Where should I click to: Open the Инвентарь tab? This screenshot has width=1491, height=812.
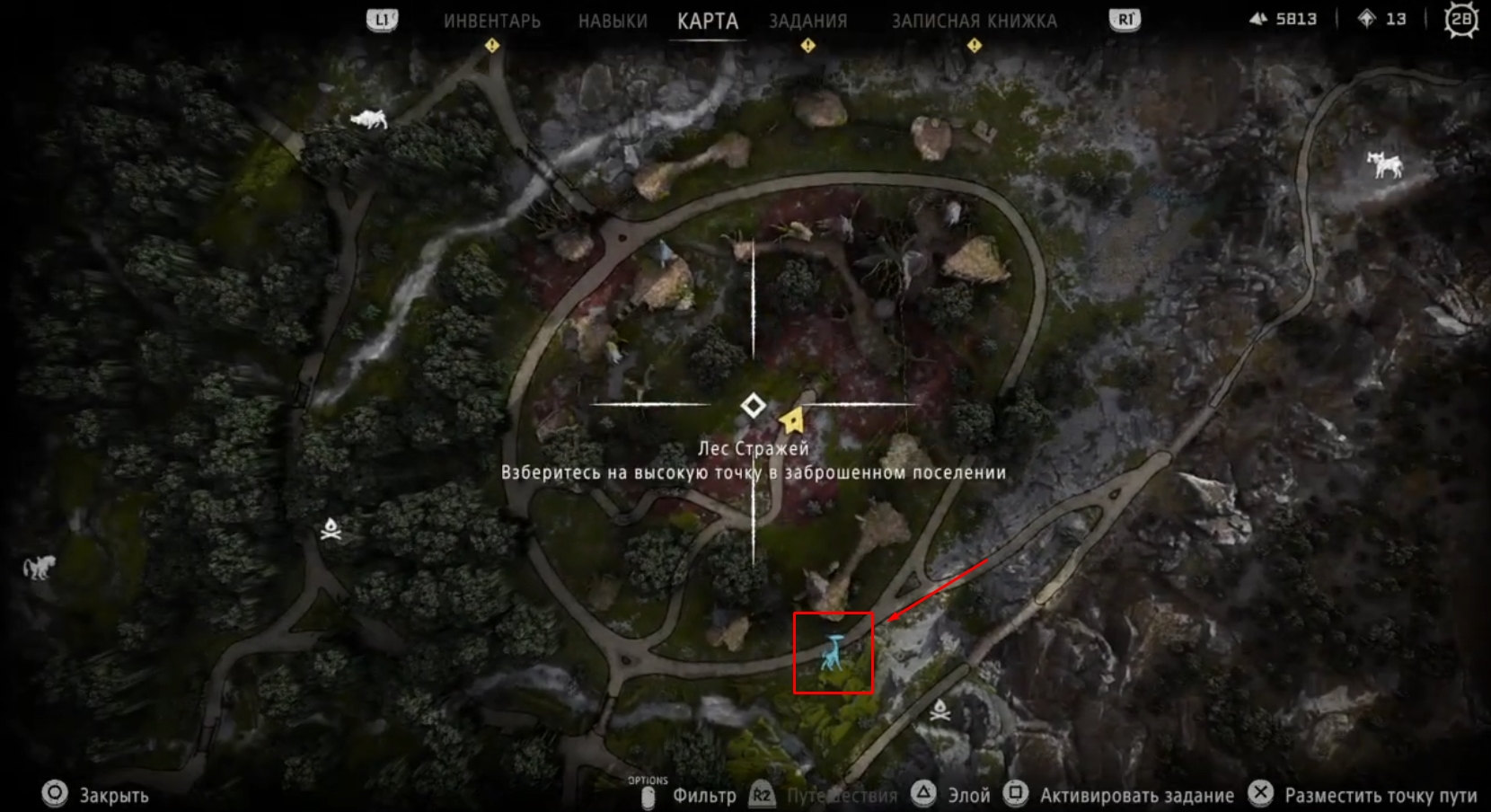click(491, 21)
